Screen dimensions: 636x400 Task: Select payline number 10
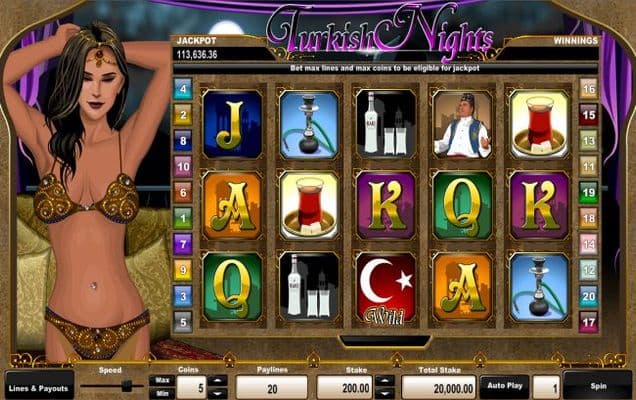pyautogui.click(x=182, y=166)
